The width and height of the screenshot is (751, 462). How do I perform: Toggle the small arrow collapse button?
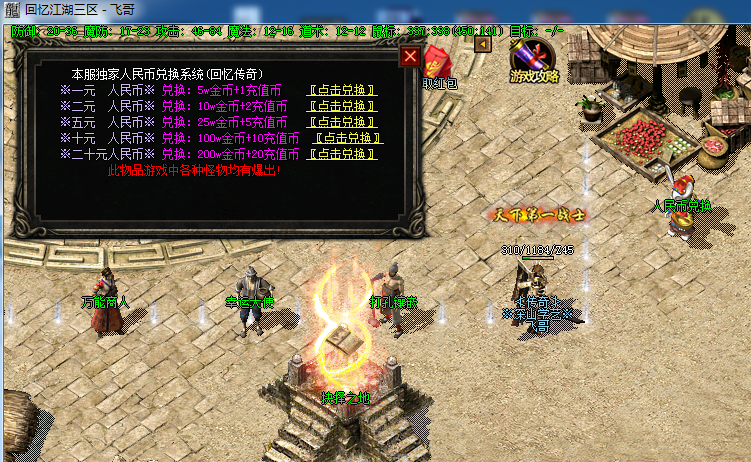483,45
